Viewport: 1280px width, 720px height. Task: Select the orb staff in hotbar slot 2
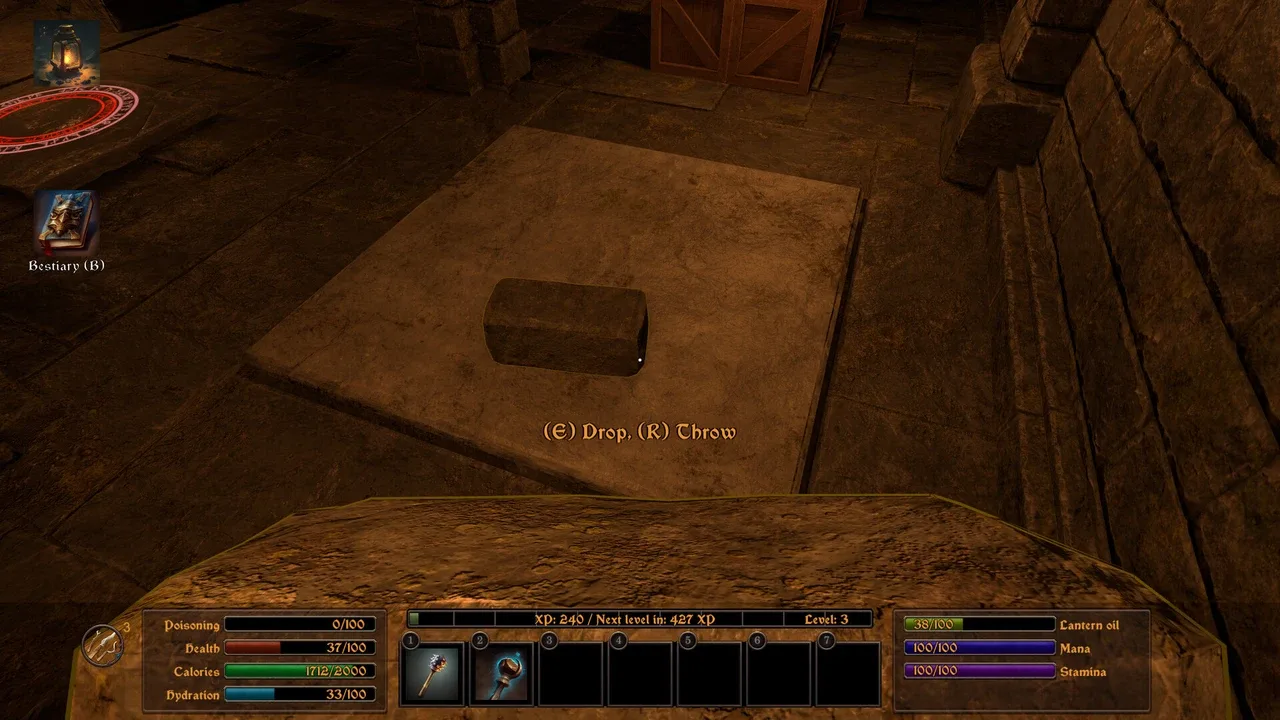tap(502, 673)
